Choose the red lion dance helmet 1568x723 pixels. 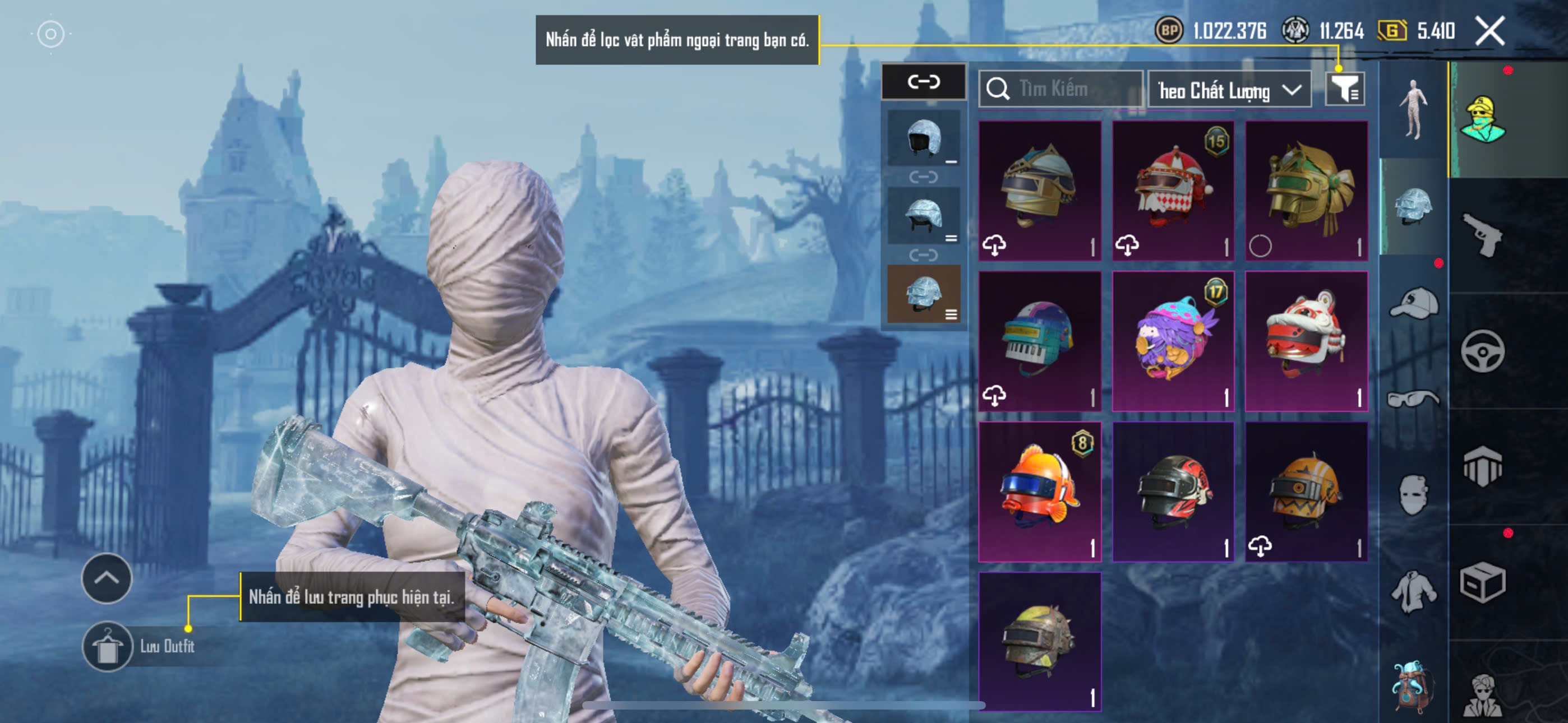tap(1306, 341)
